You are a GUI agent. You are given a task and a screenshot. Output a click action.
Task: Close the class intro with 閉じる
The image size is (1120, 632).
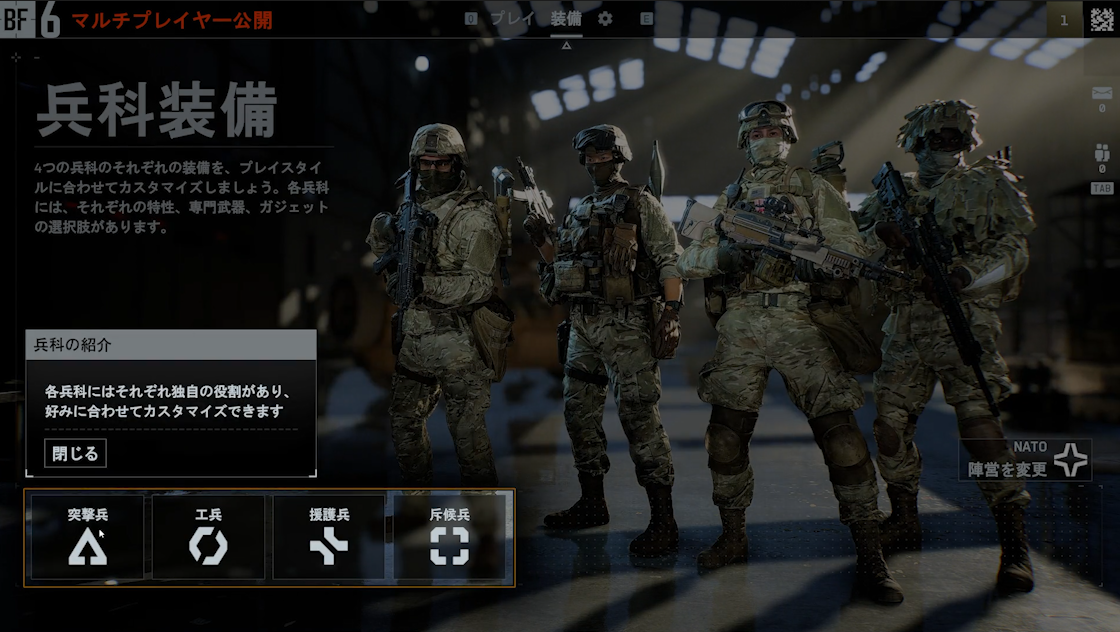pyautogui.click(x=75, y=453)
